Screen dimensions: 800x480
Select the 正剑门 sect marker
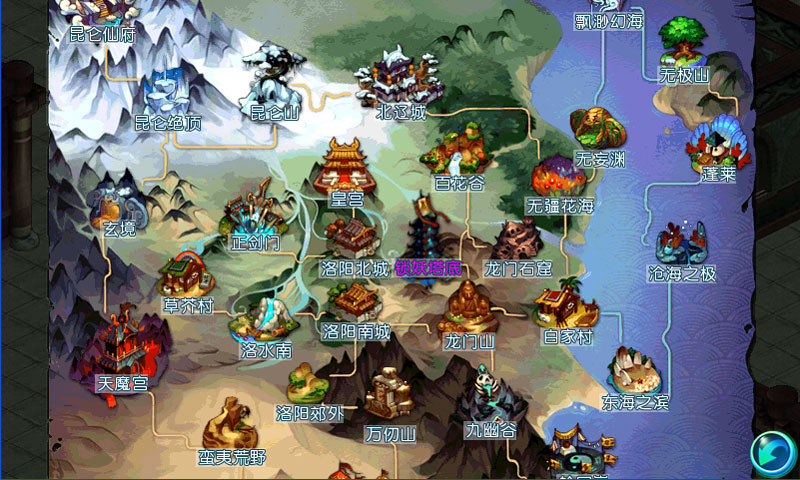point(249,213)
